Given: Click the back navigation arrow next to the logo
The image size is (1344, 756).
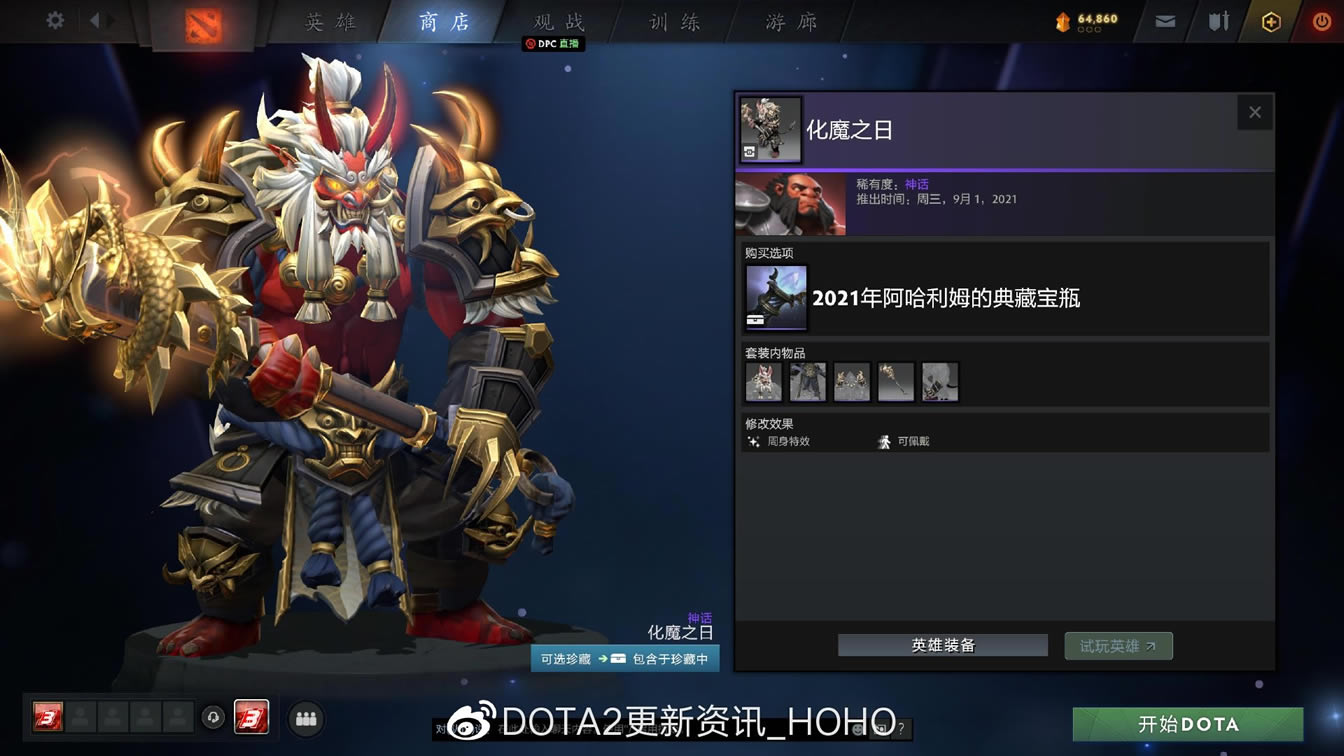Looking at the screenshot, I should click(95, 18).
